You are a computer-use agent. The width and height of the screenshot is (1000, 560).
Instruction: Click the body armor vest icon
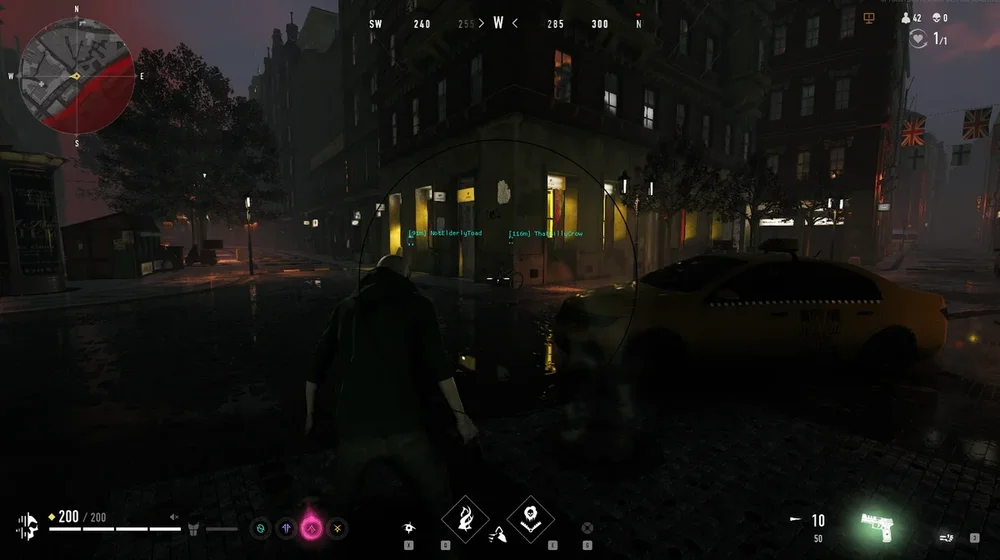point(195,527)
